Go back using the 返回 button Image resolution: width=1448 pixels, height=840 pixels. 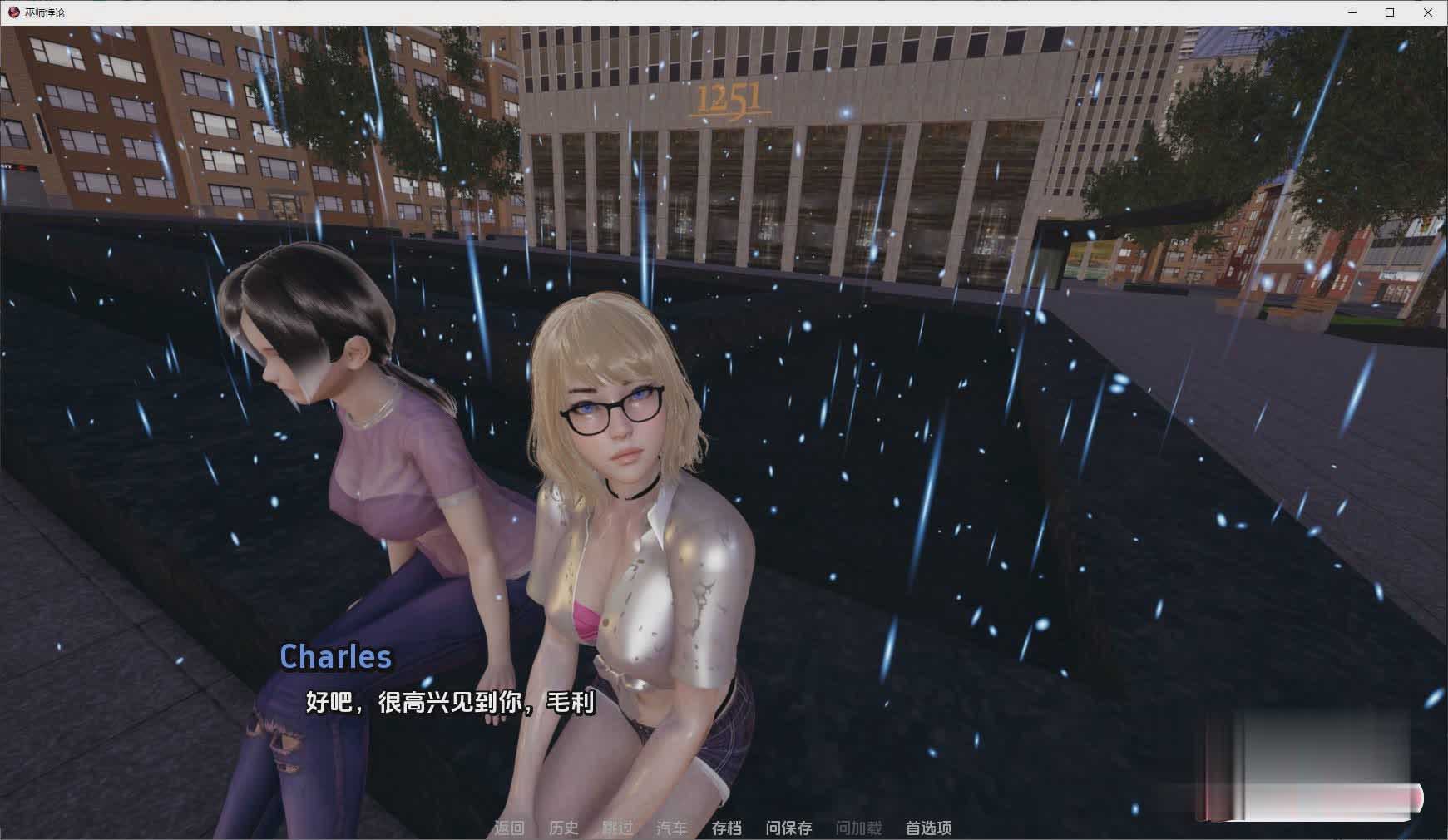(x=509, y=828)
